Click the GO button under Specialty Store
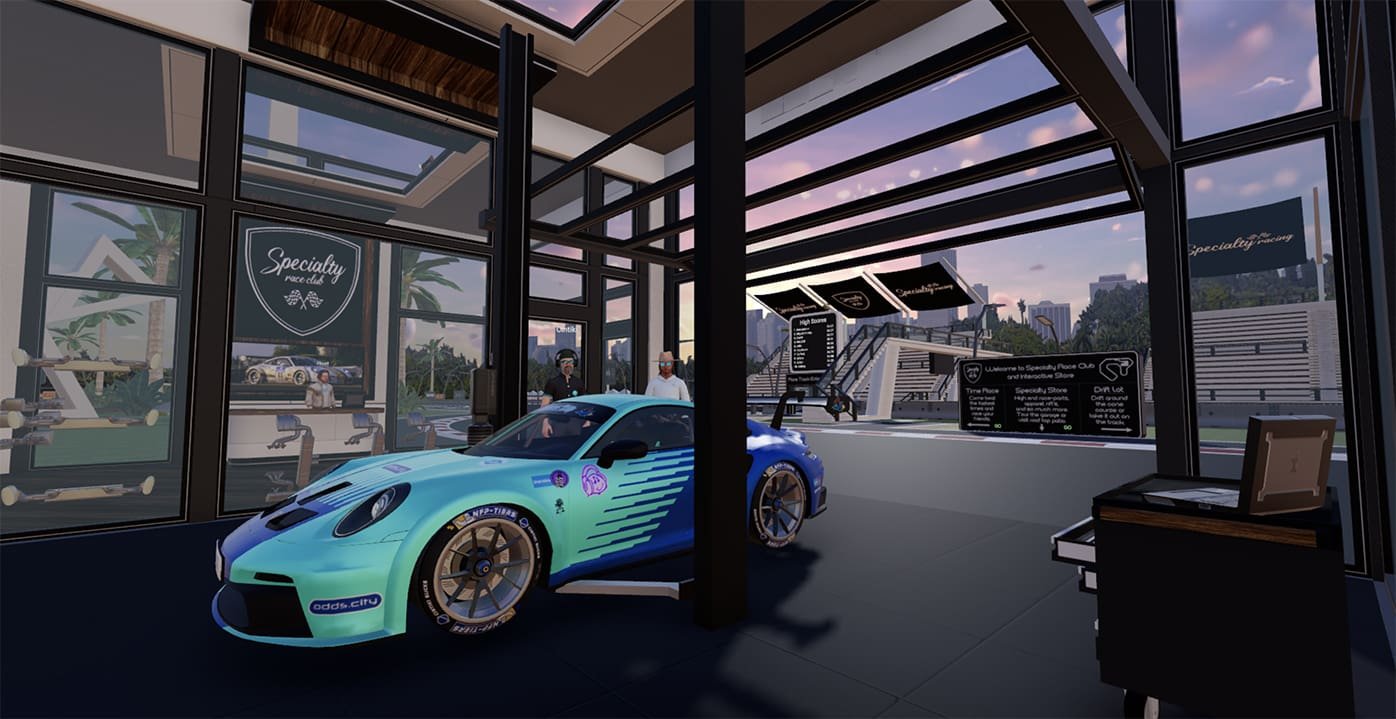Screen dimensions: 1396x719 [x=1068, y=427]
